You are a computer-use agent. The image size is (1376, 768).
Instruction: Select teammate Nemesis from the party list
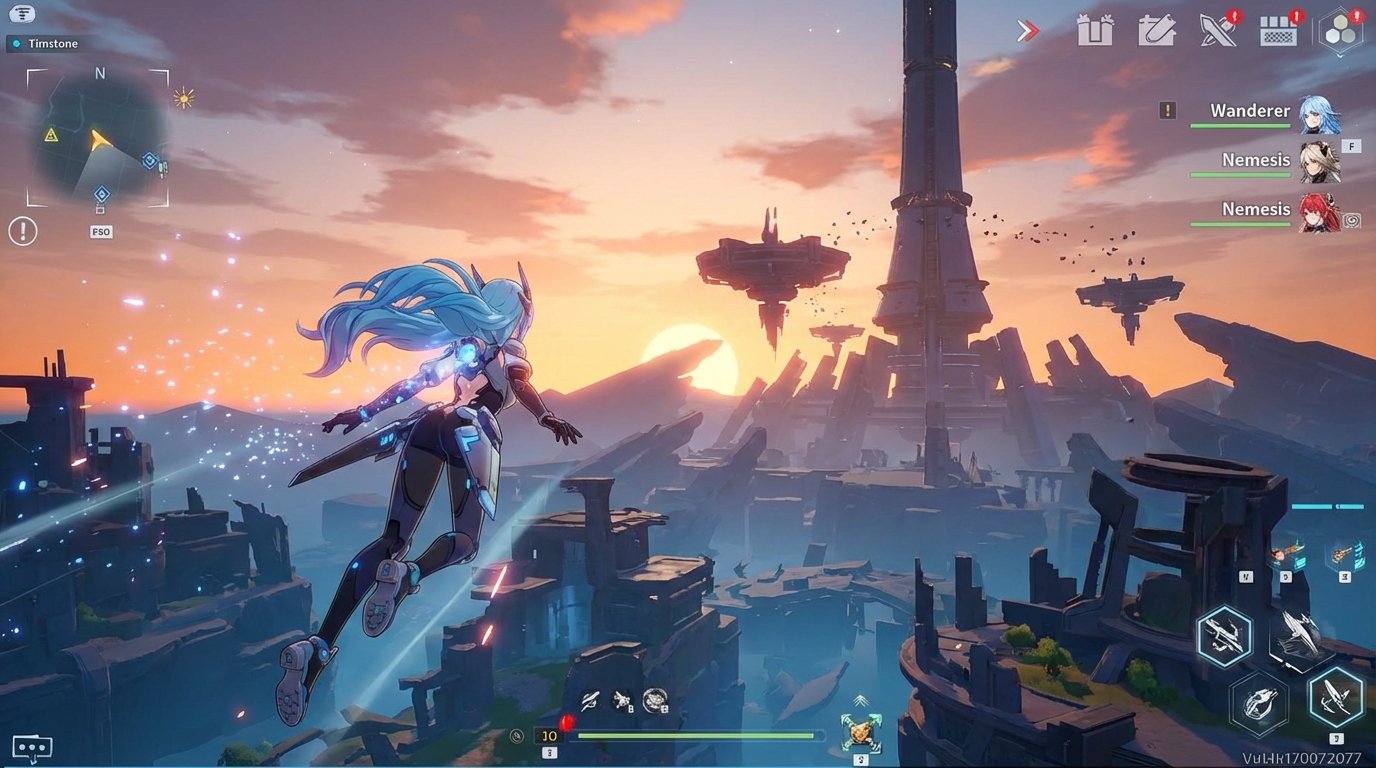1256,160
